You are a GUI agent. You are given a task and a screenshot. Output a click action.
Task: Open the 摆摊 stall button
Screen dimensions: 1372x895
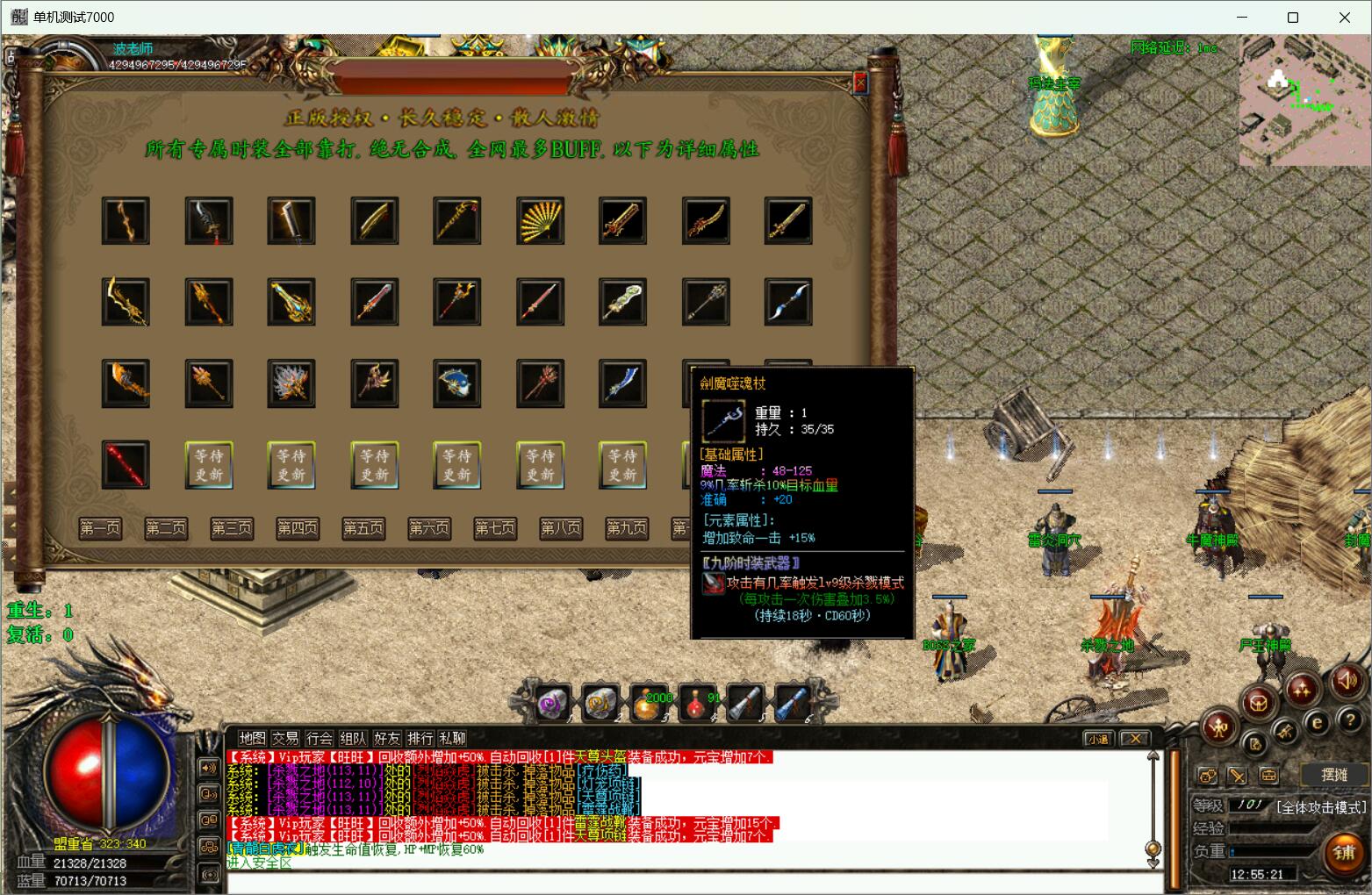coord(1334,774)
